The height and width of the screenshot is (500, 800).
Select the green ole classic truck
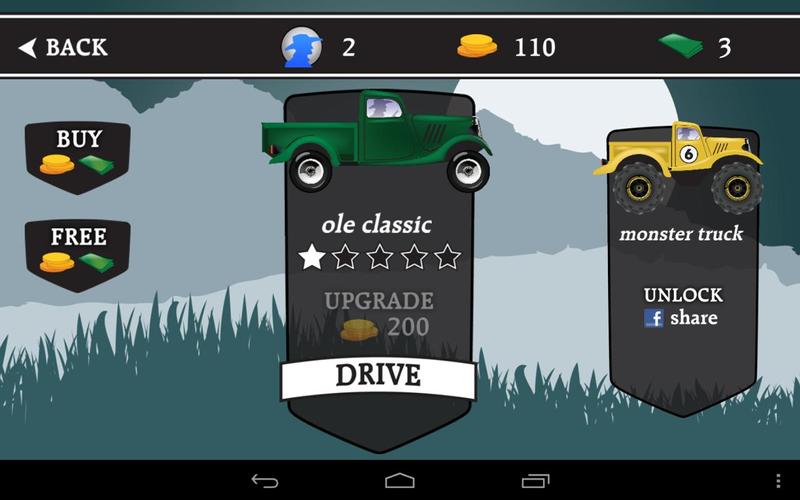pyautogui.click(x=376, y=140)
